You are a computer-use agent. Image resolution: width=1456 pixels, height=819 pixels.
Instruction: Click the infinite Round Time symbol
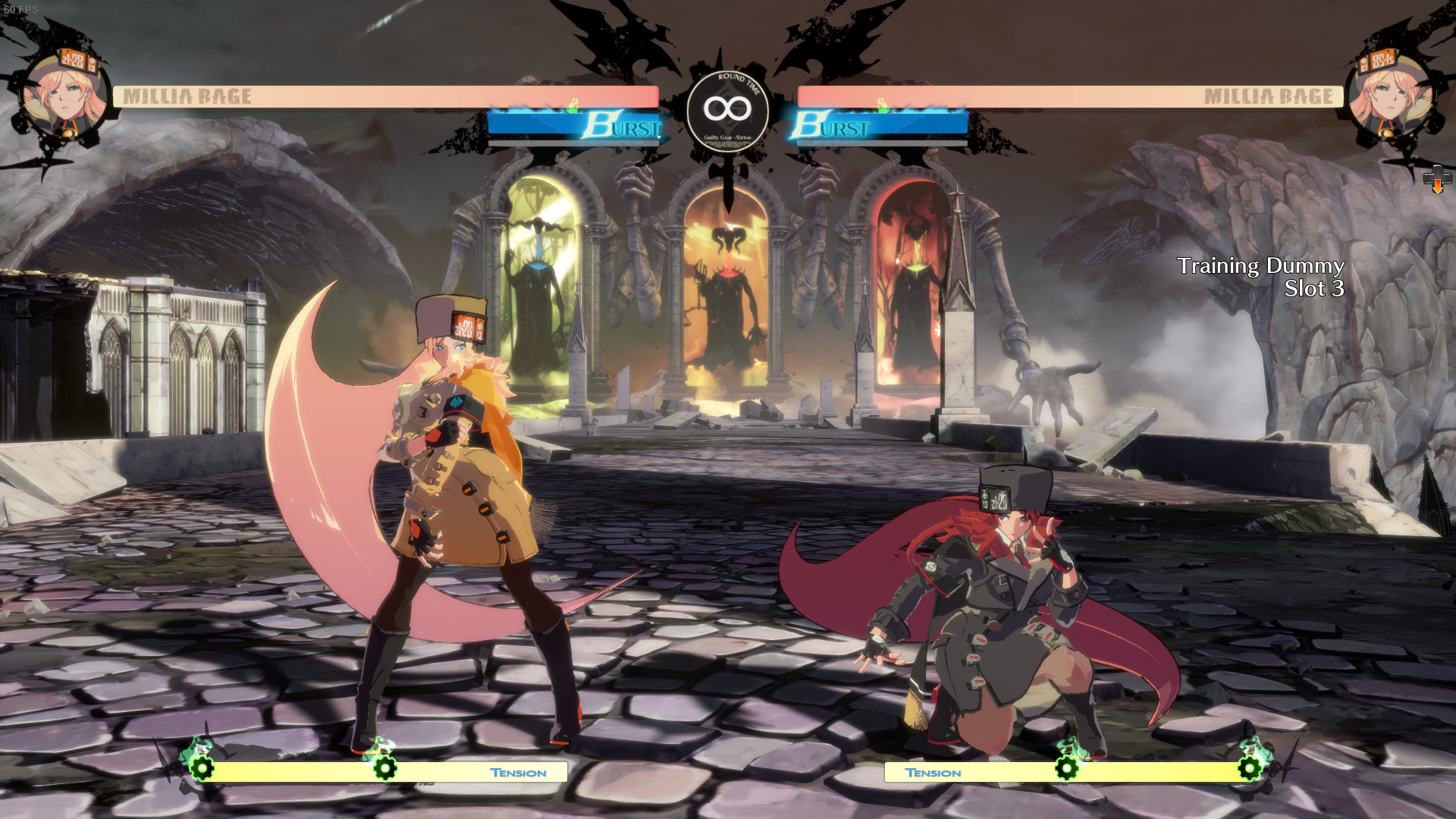point(729,108)
